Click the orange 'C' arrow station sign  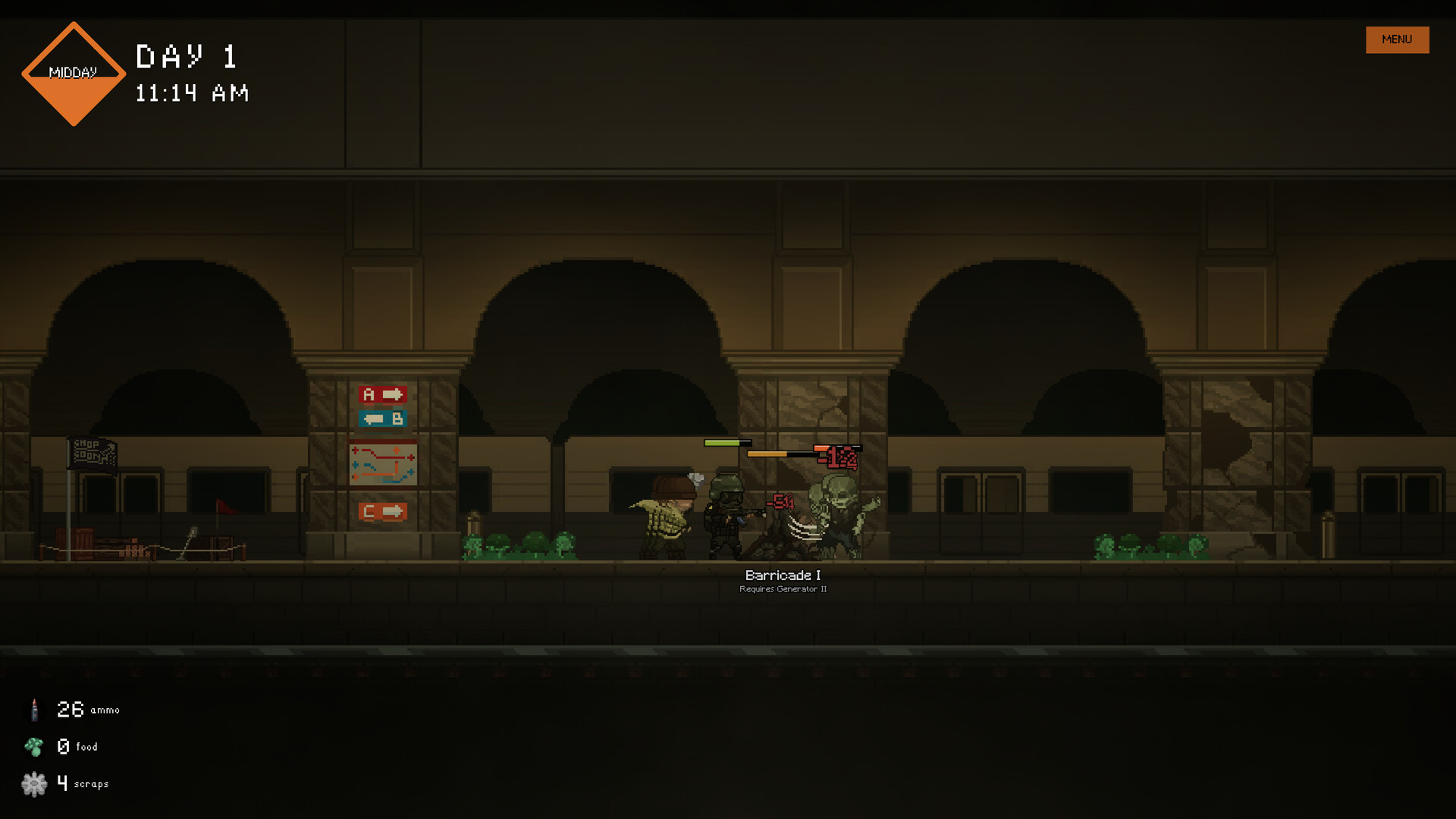pyautogui.click(x=383, y=511)
